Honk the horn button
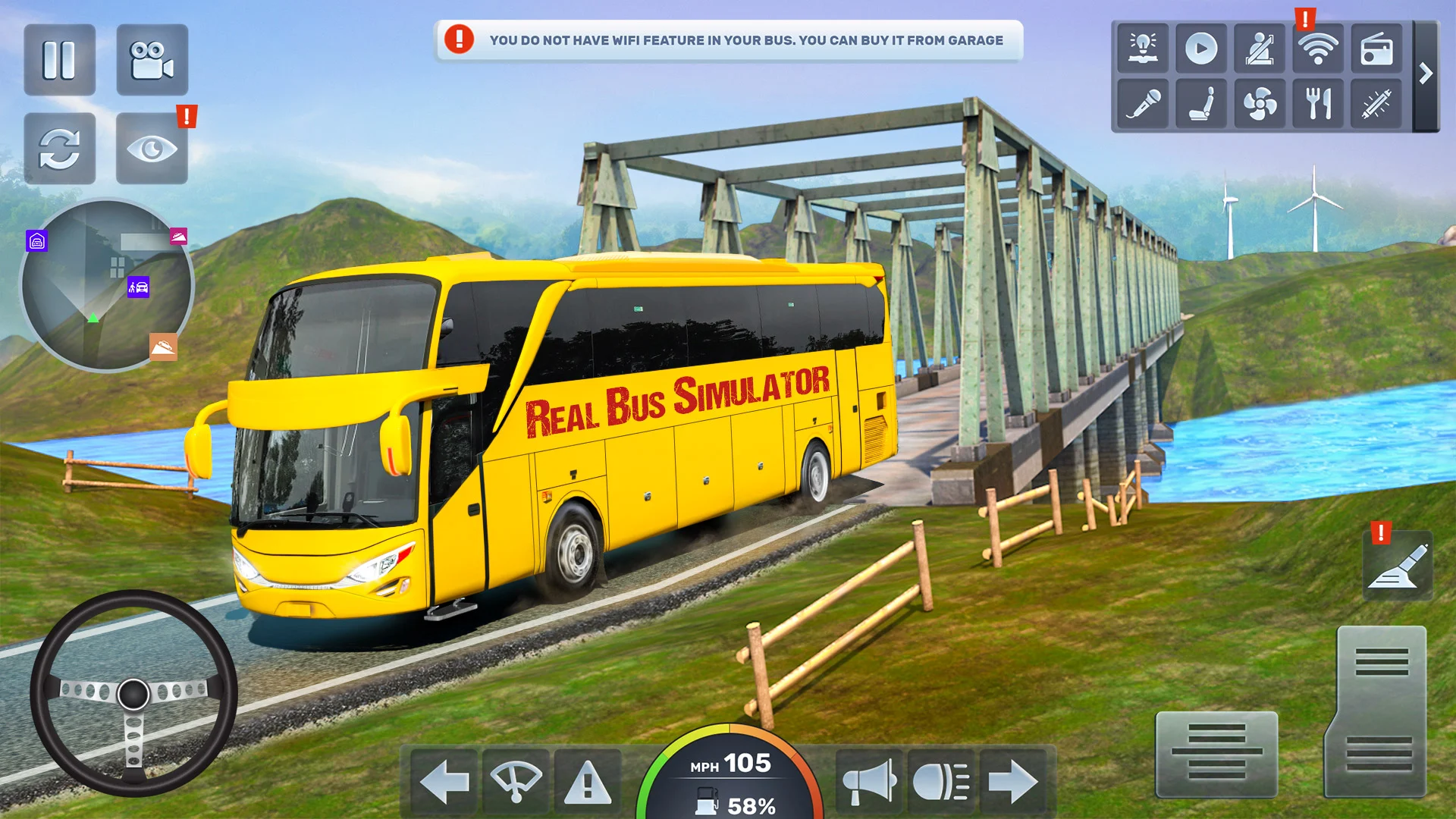 click(x=869, y=782)
